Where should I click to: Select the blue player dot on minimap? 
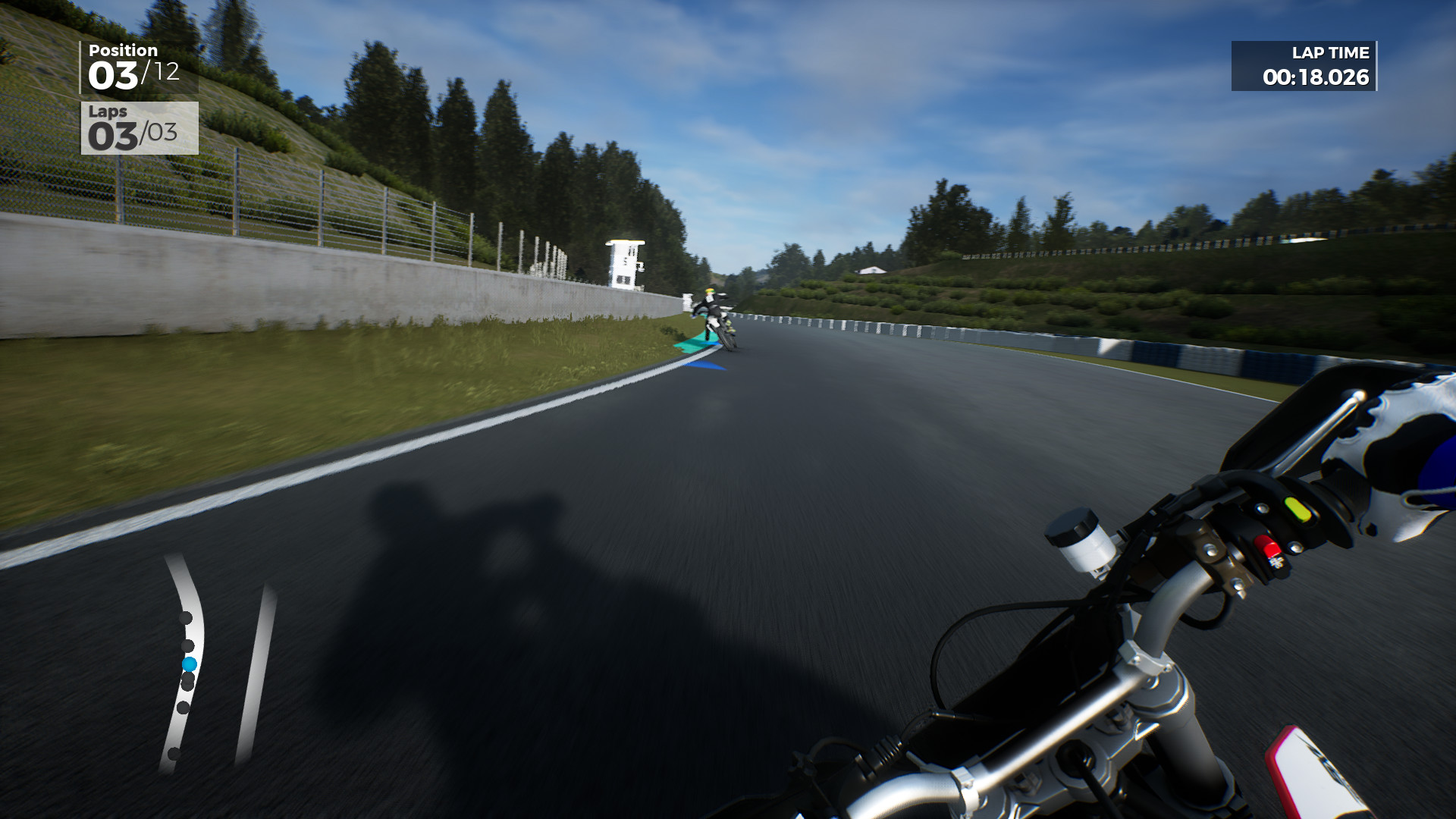(190, 664)
